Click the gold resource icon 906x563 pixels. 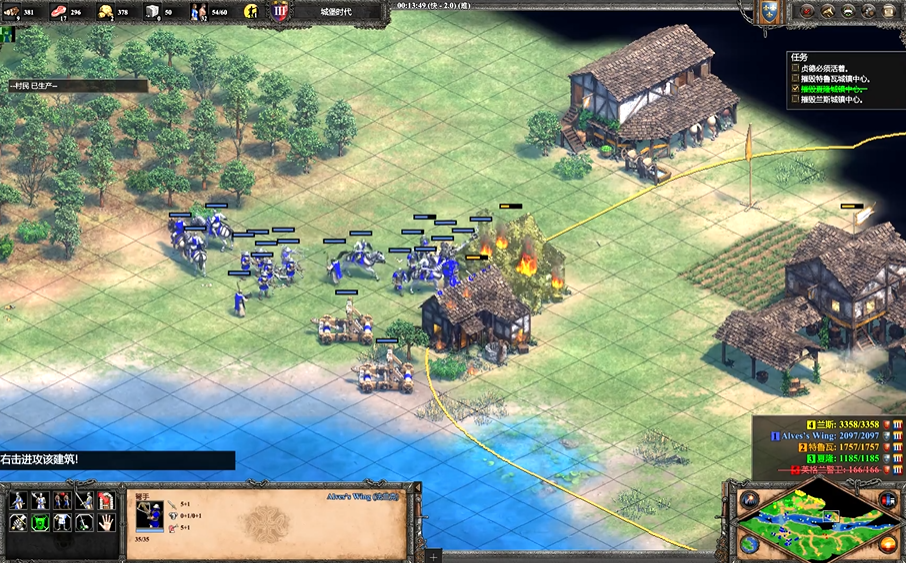click(x=105, y=12)
